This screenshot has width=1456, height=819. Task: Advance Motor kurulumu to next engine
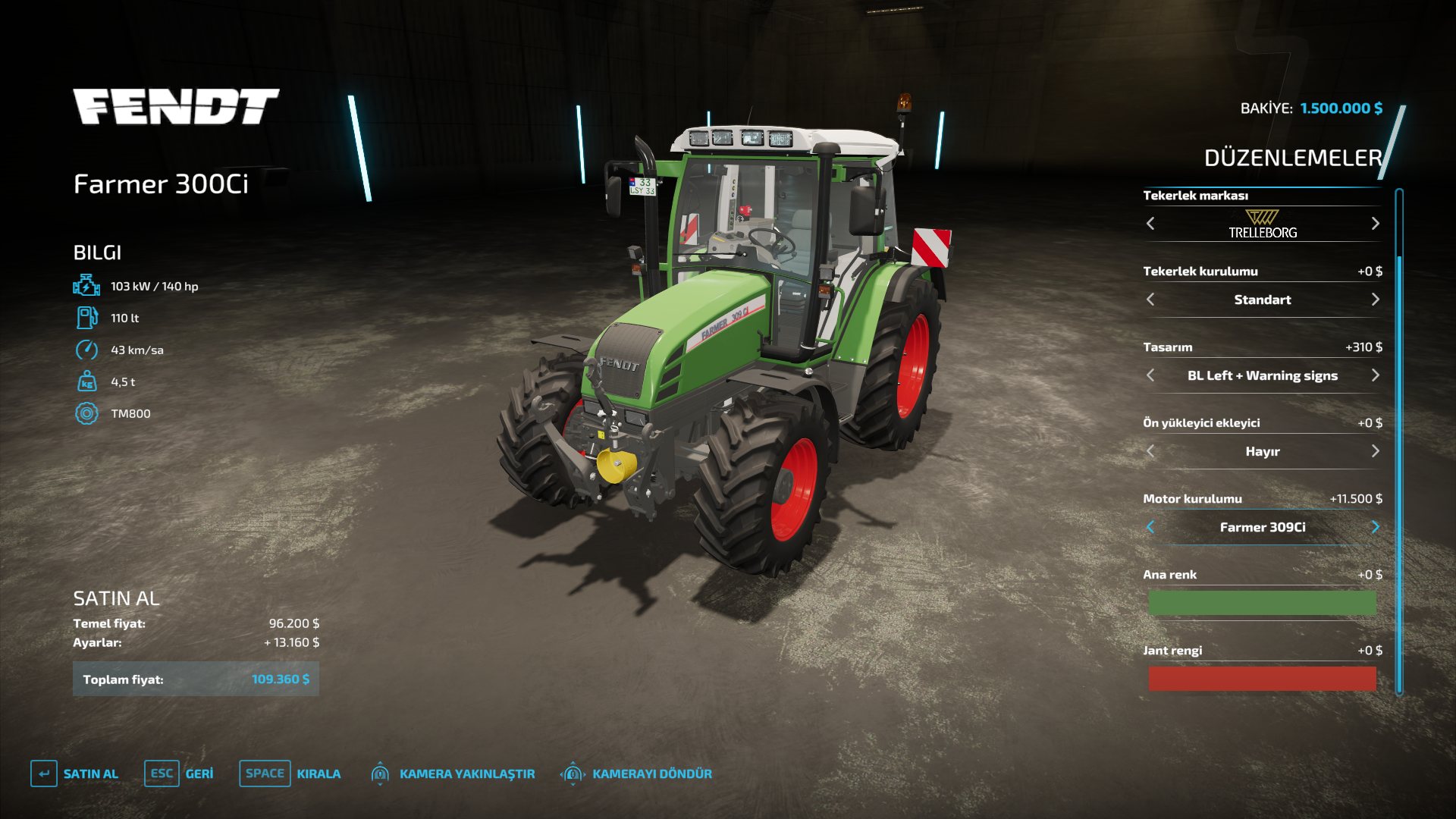(x=1375, y=527)
